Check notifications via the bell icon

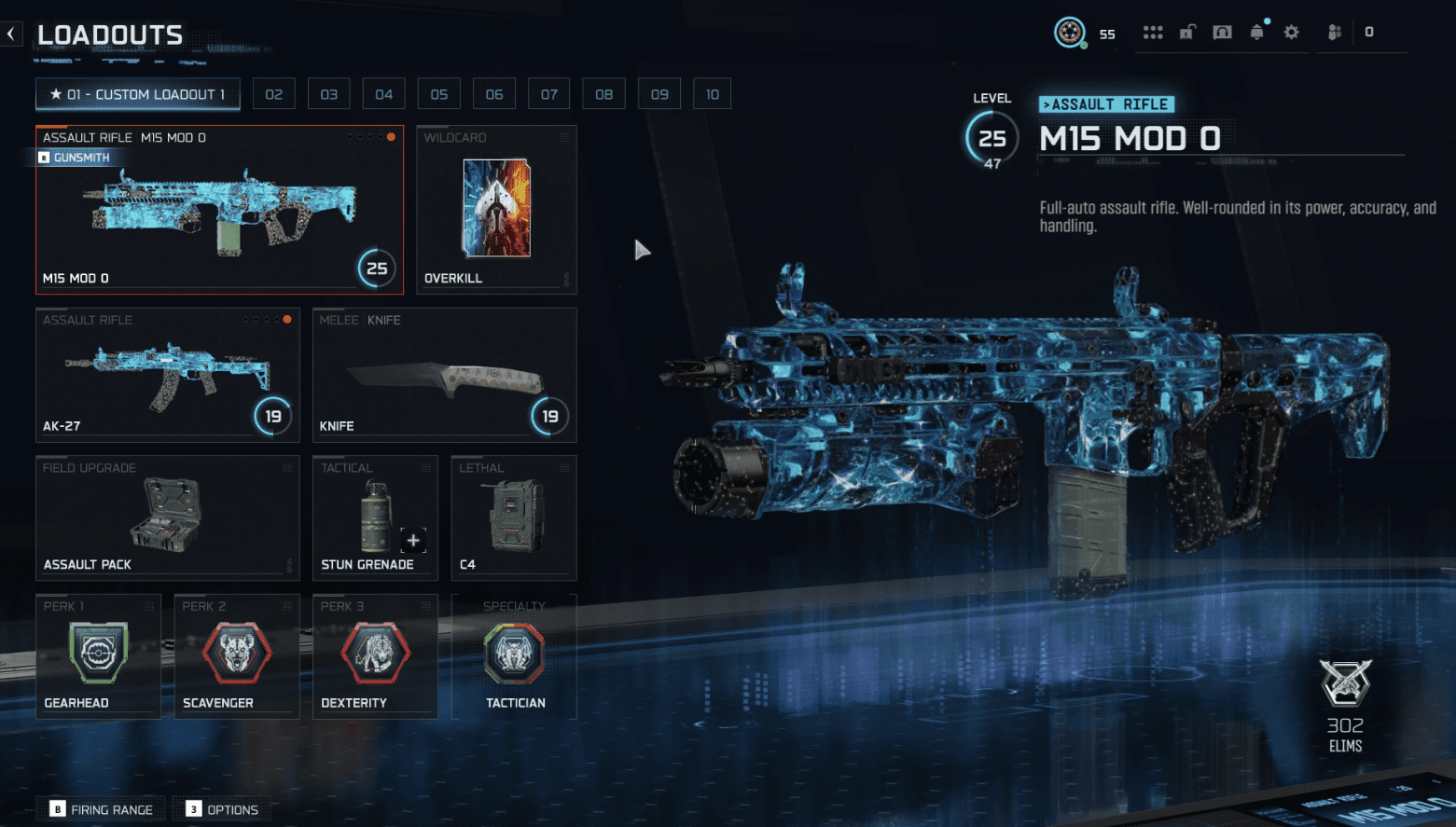[1256, 33]
